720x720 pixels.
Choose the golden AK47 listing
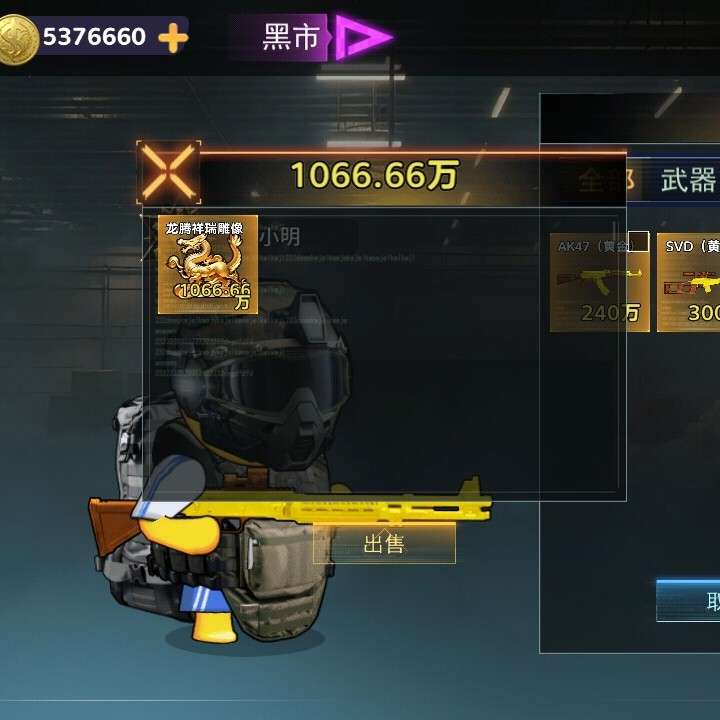[x=599, y=282]
